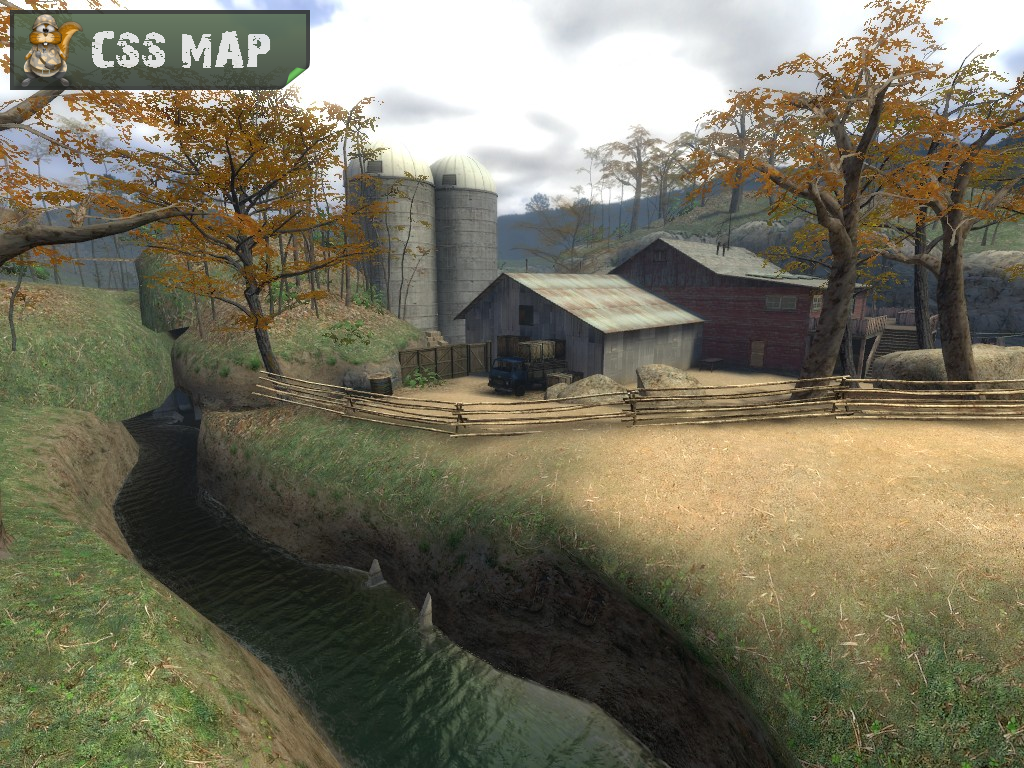Click the CSS MAP banner logo

pos(160,49)
